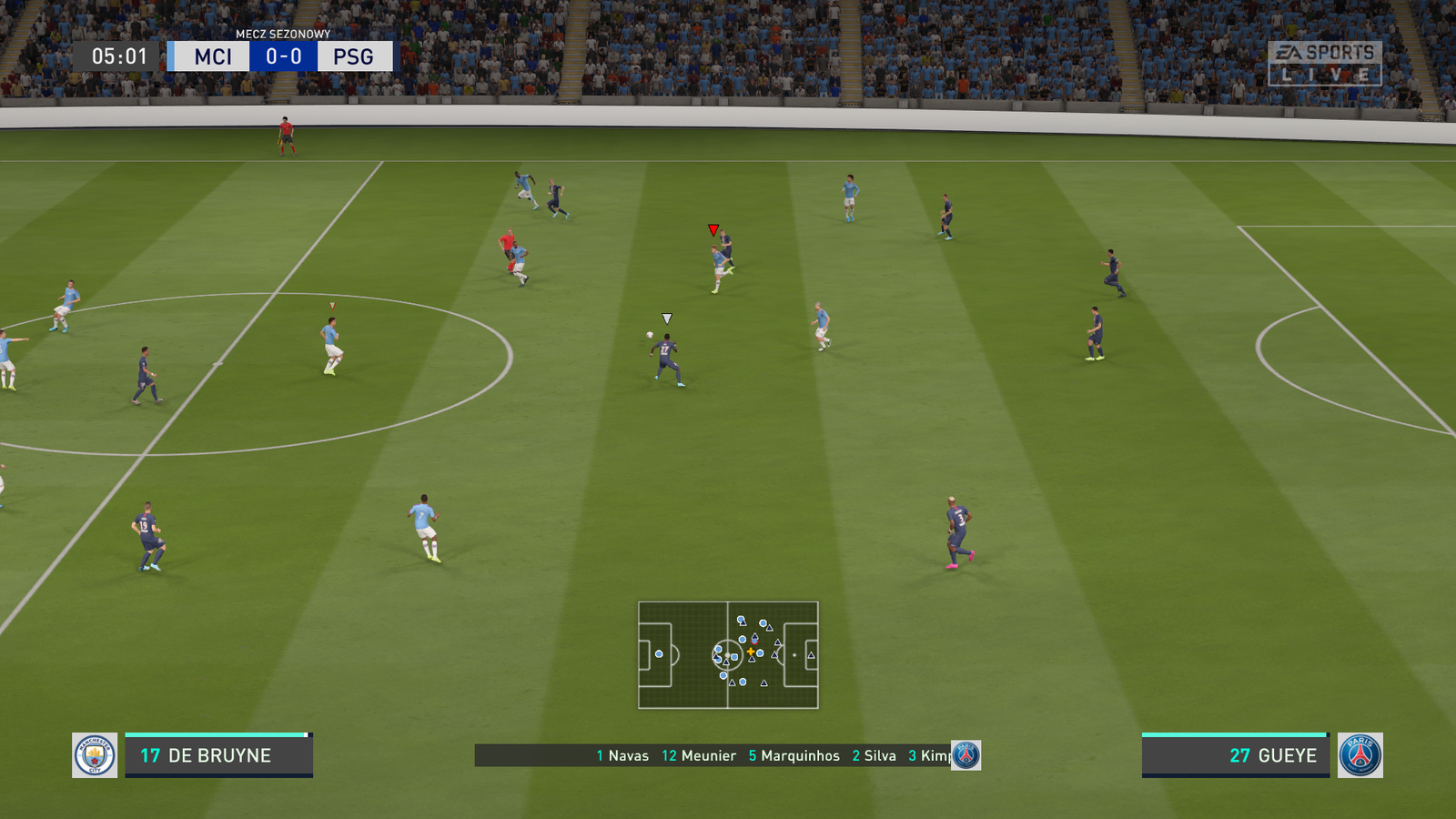1456x819 pixels.
Task: Click the white triangle ball-receiver indicator
Action: (667, 318)
